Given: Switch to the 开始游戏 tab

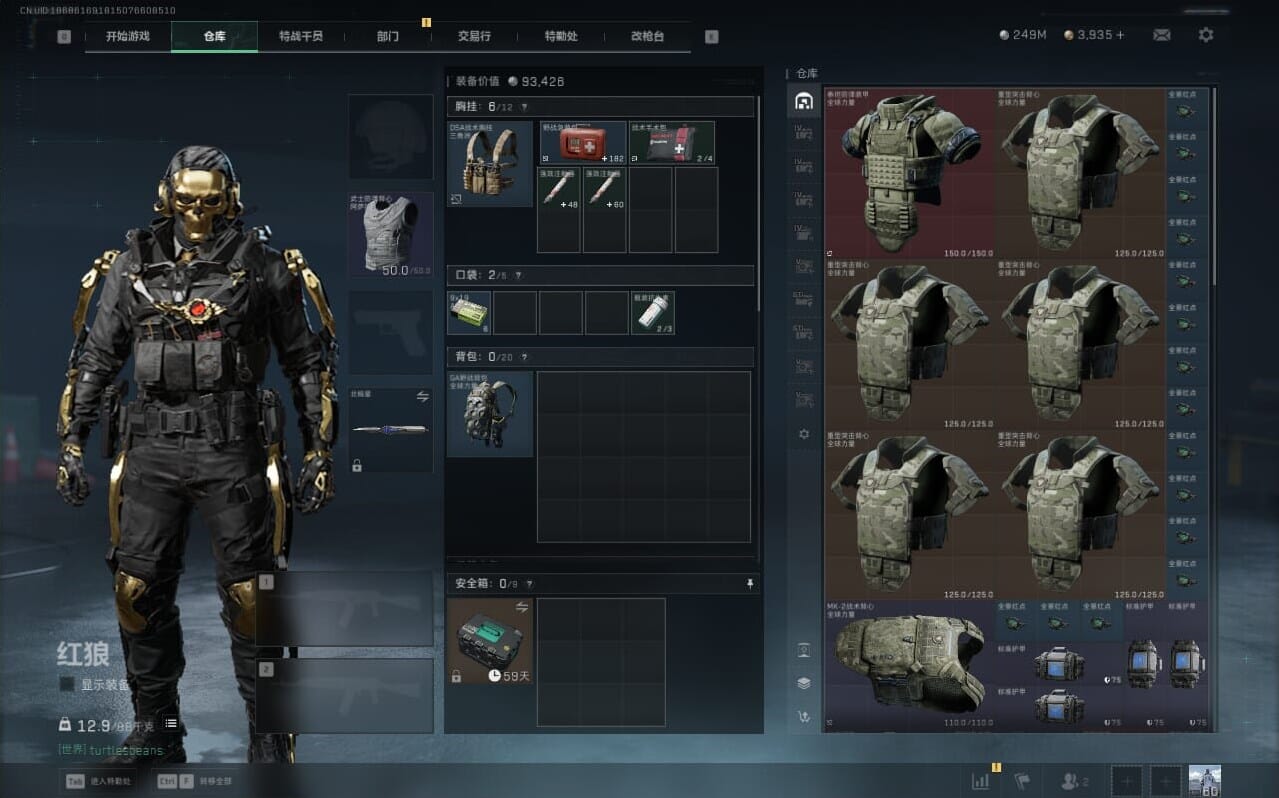Looking at the screenshot, I should [128, 36].
